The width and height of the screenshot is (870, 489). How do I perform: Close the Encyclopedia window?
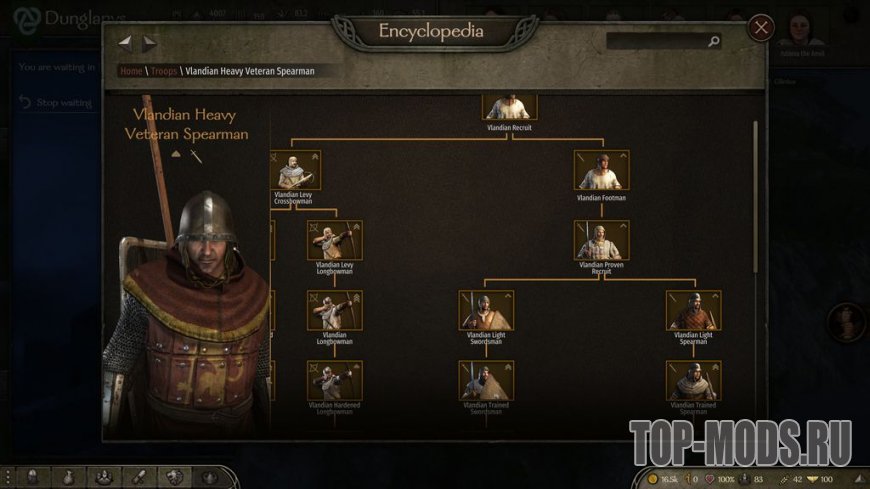pyautogui.click(x=761, y=27)
